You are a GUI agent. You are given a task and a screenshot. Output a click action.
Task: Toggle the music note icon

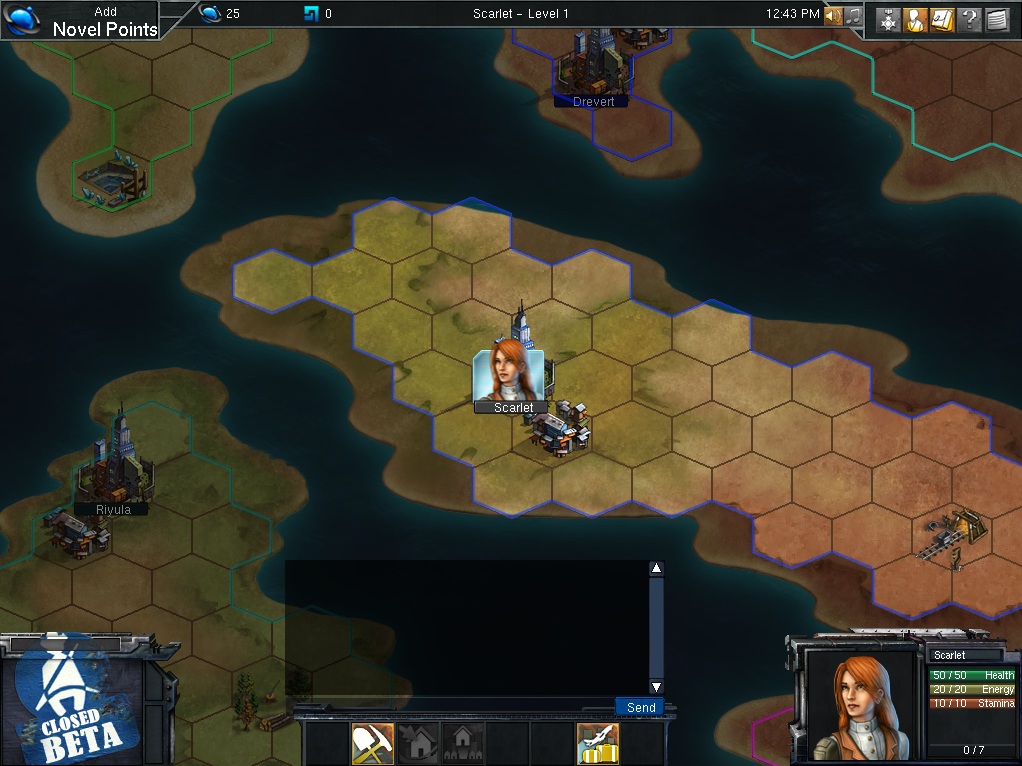pyautogui.click(x=853, y=16)
